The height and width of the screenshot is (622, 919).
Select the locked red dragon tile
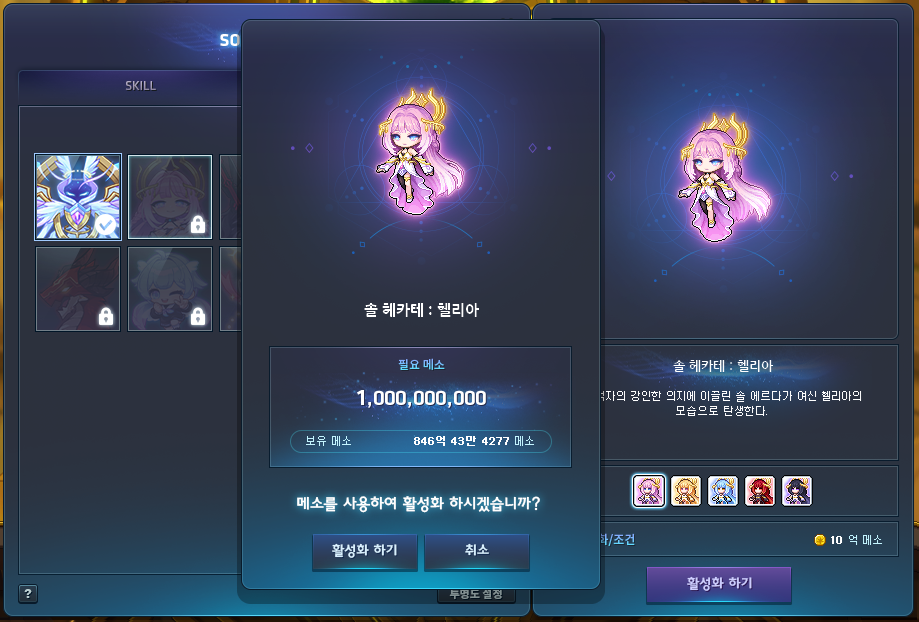78,289
